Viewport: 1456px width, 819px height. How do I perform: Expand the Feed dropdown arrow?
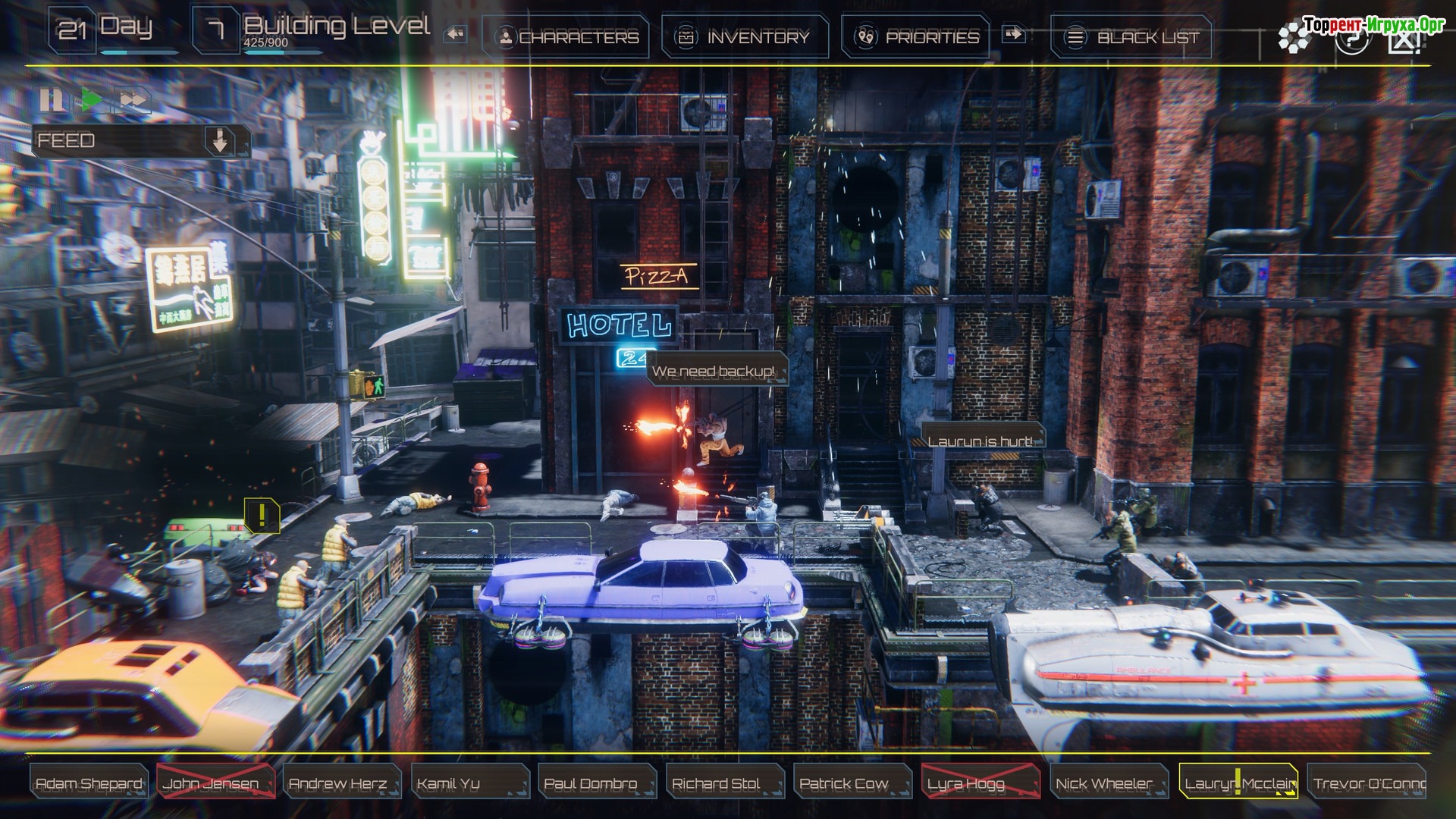pyautogui.click(x=220, y=140)
